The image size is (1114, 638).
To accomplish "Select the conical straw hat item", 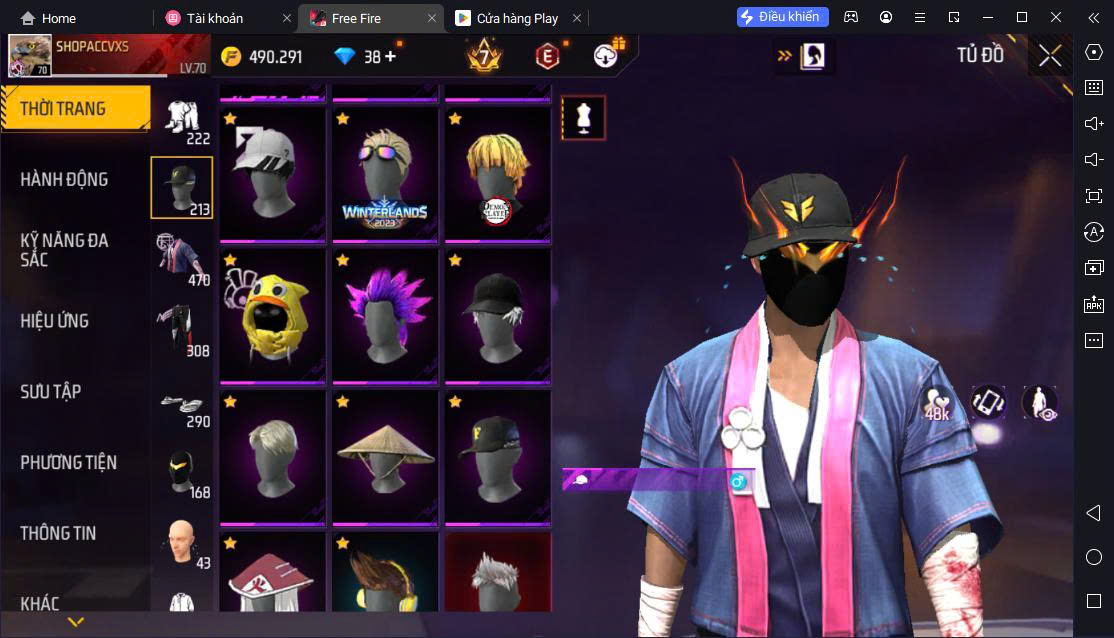I will [x=385, y=455].
